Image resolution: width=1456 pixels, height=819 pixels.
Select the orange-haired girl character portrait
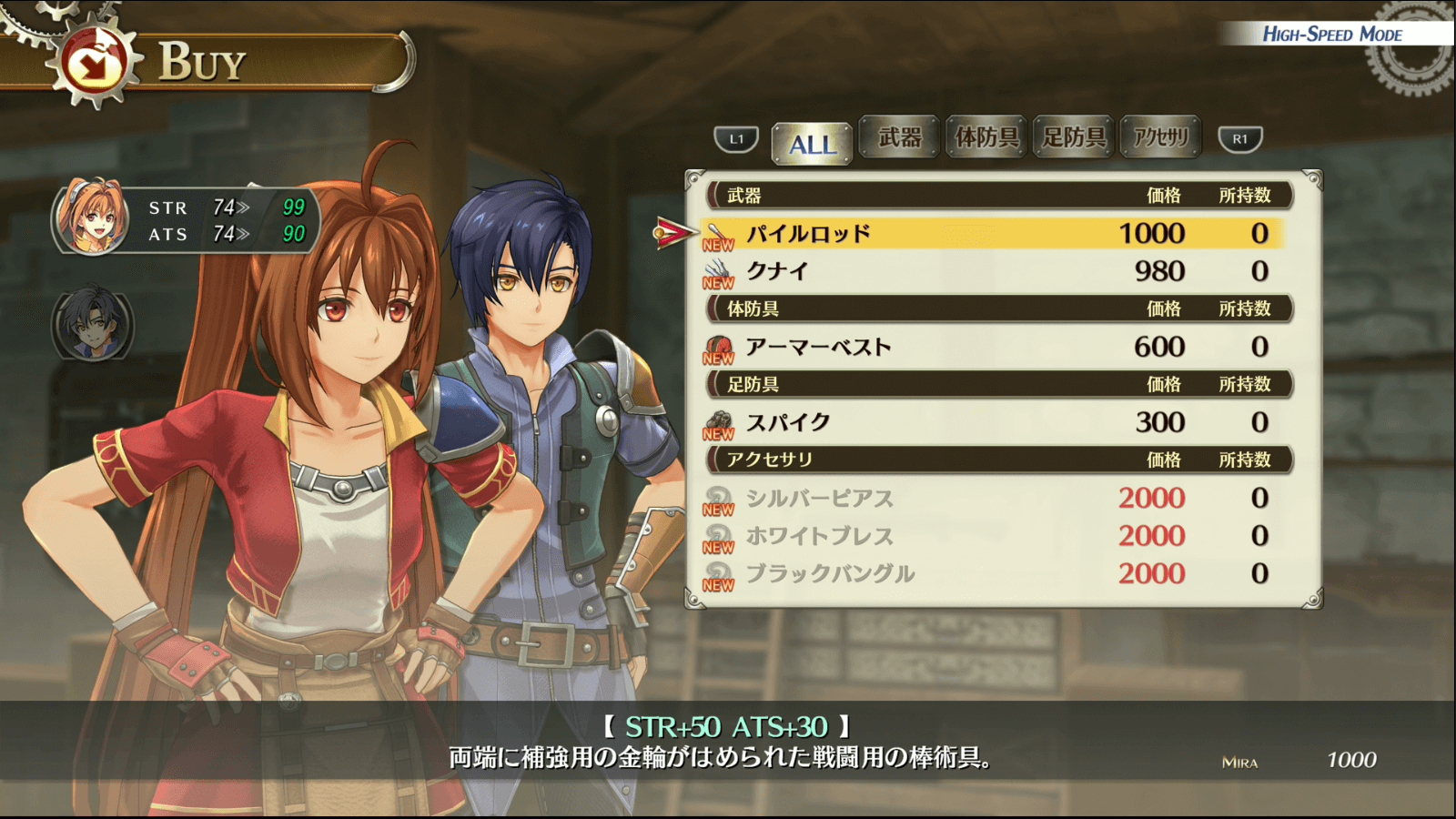[91, 218]
